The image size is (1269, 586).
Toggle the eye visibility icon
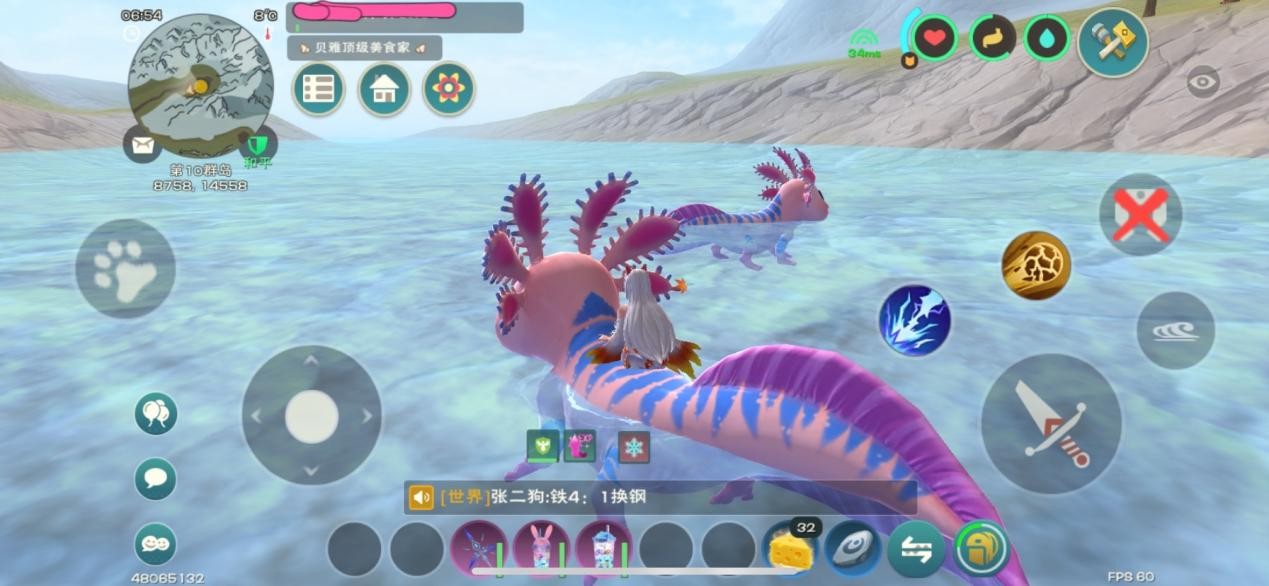click(x=1203, y=81)
